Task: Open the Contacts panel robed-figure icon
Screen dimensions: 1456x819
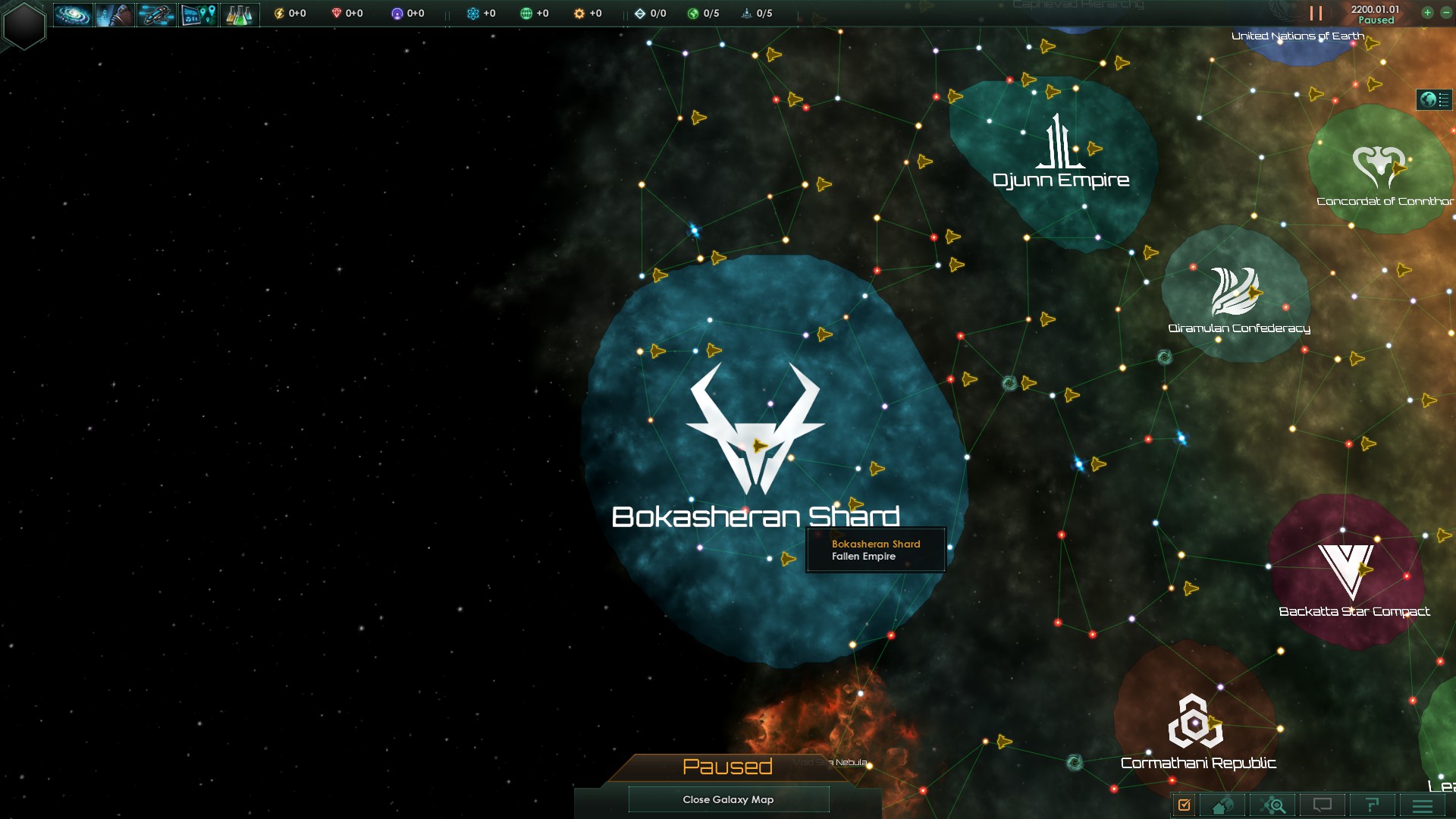Action: (x=115, y=14)
